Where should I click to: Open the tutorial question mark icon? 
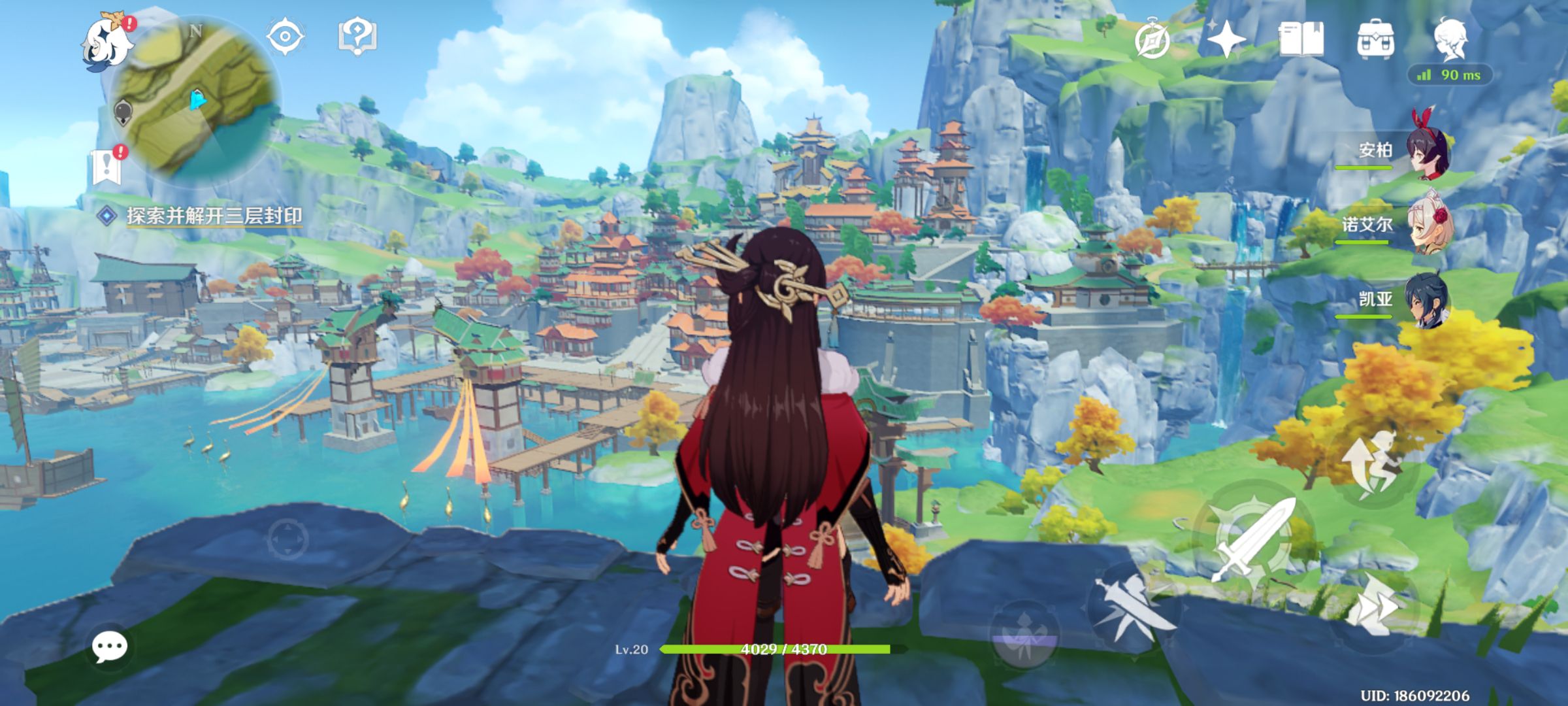tap(357, 36)
